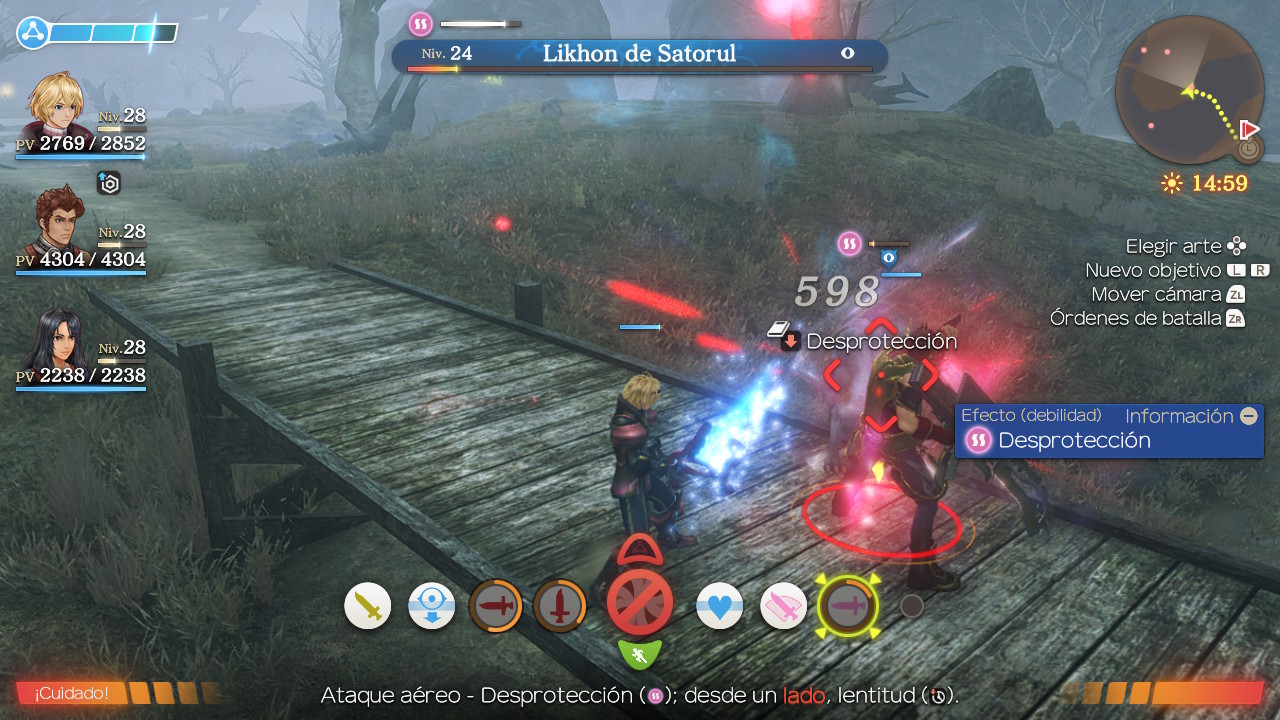Collapse the Información effect panel

tap(1248, 416)
